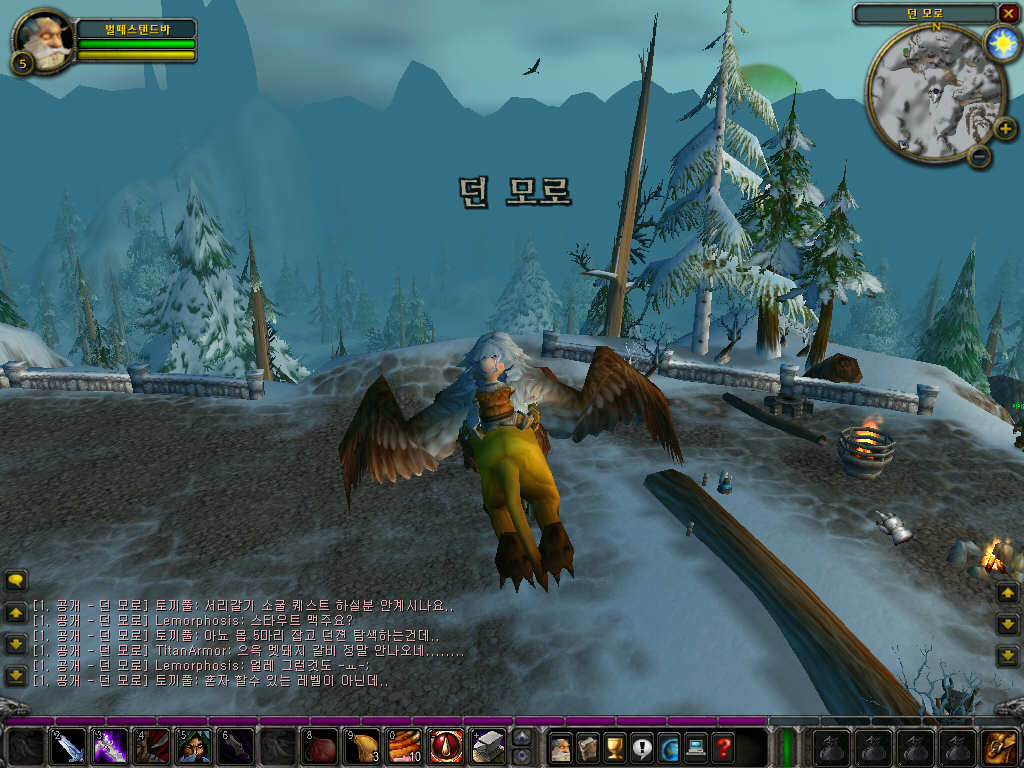1024x768 pixels.
Task: Zoom in the minimap with plus button
Action: [x=1004, y=128]
